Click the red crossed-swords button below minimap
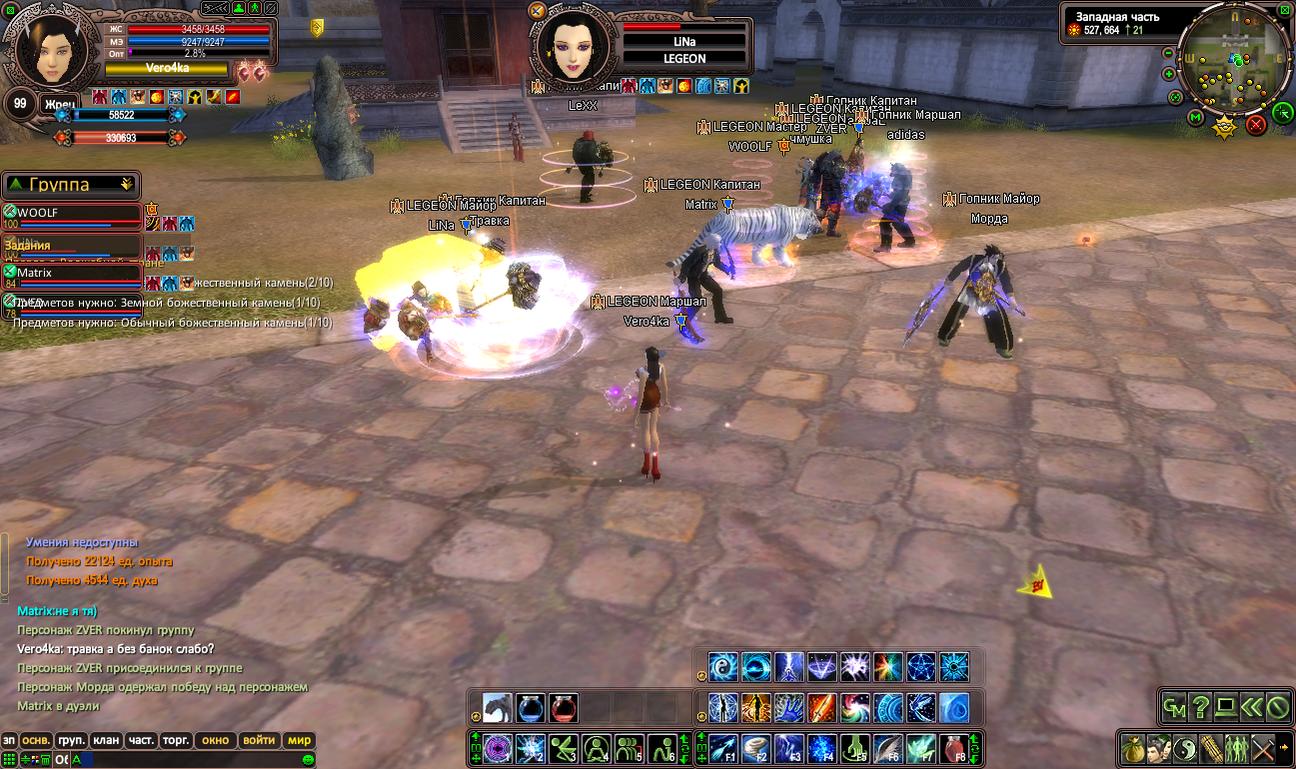The width and height of the screenshot is (1296, 769). [1256, 124]
